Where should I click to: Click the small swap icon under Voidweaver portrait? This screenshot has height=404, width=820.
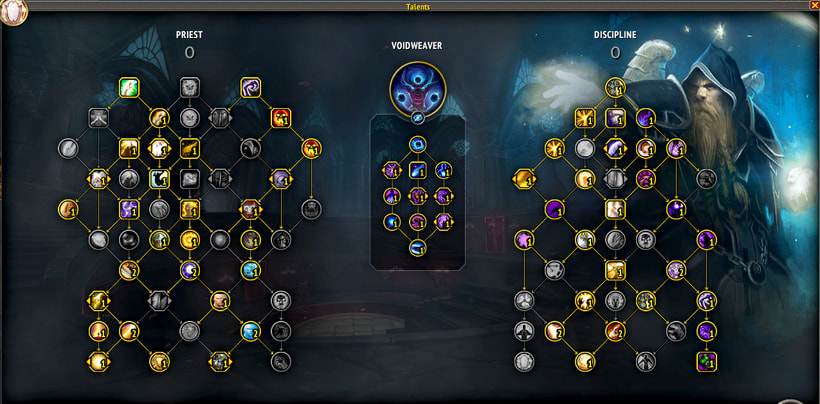(x=416, y=117)
